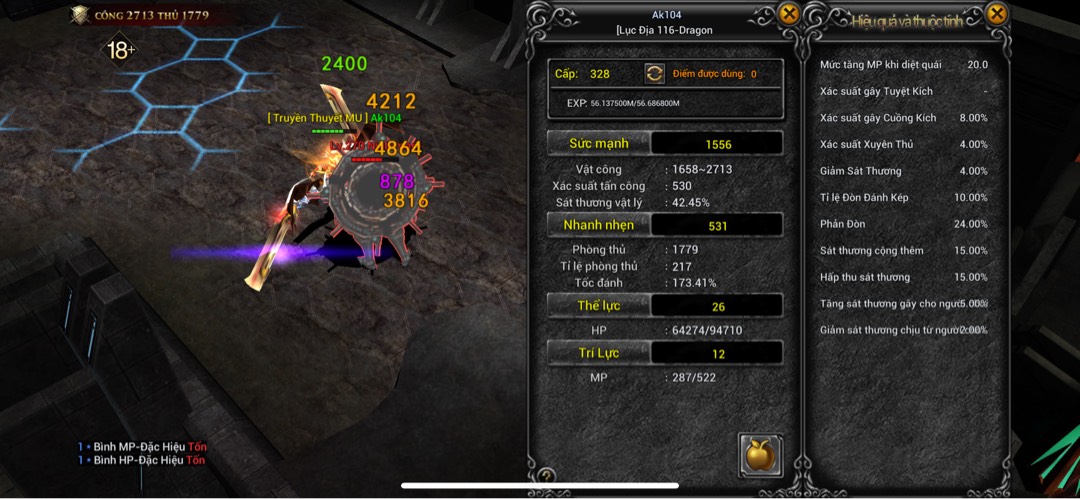1080x499 pixels.
Task: Close the Hiệu quả và thuộc tính panel
Action: click(996, 14)
